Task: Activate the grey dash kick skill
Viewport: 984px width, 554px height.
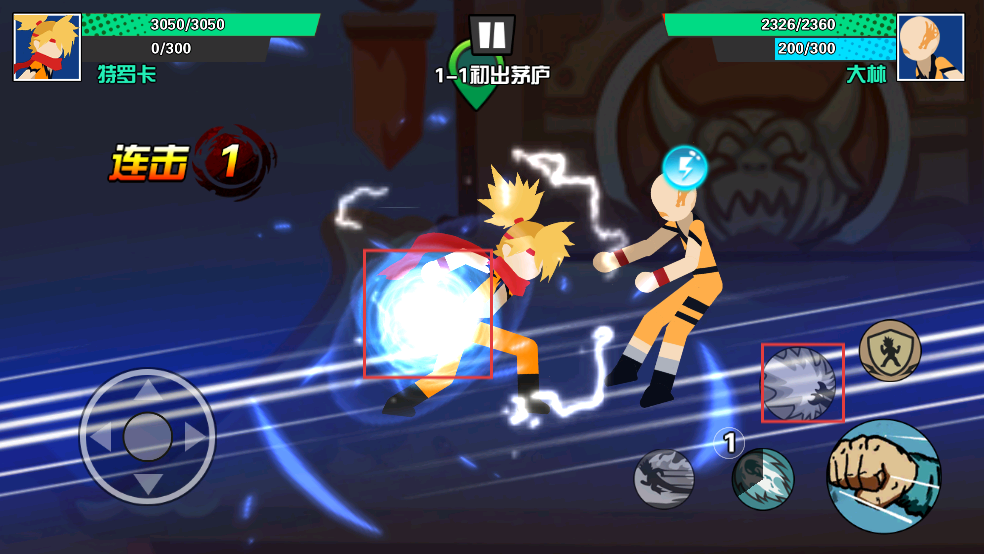Action: (664, 479)
